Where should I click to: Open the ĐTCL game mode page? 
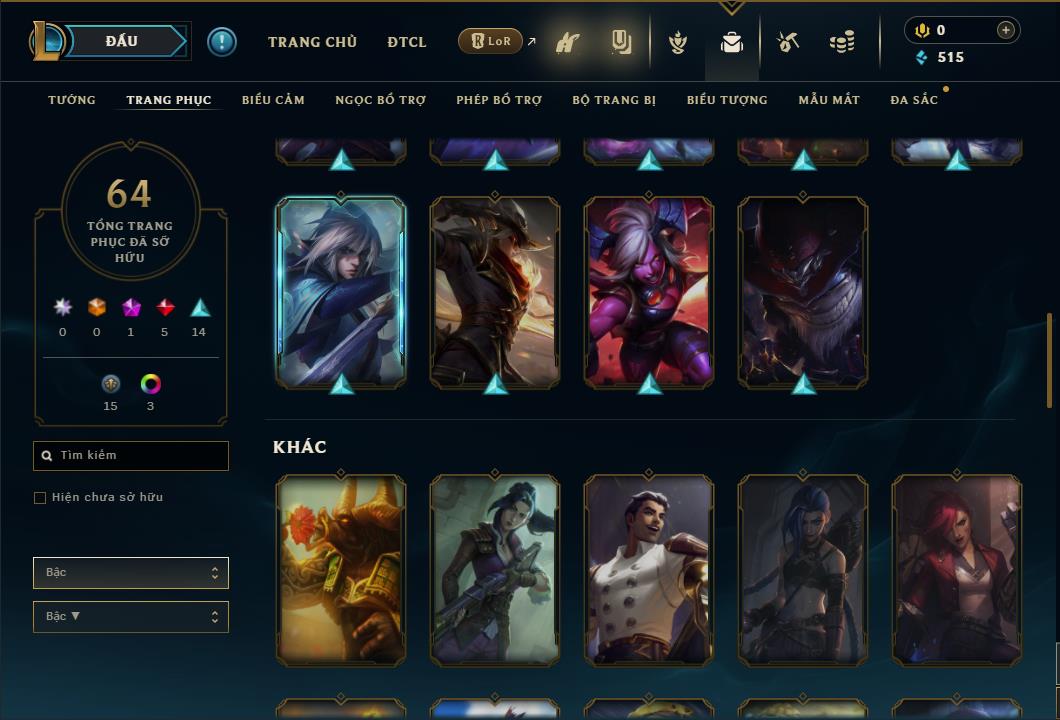tap(407, 42)
